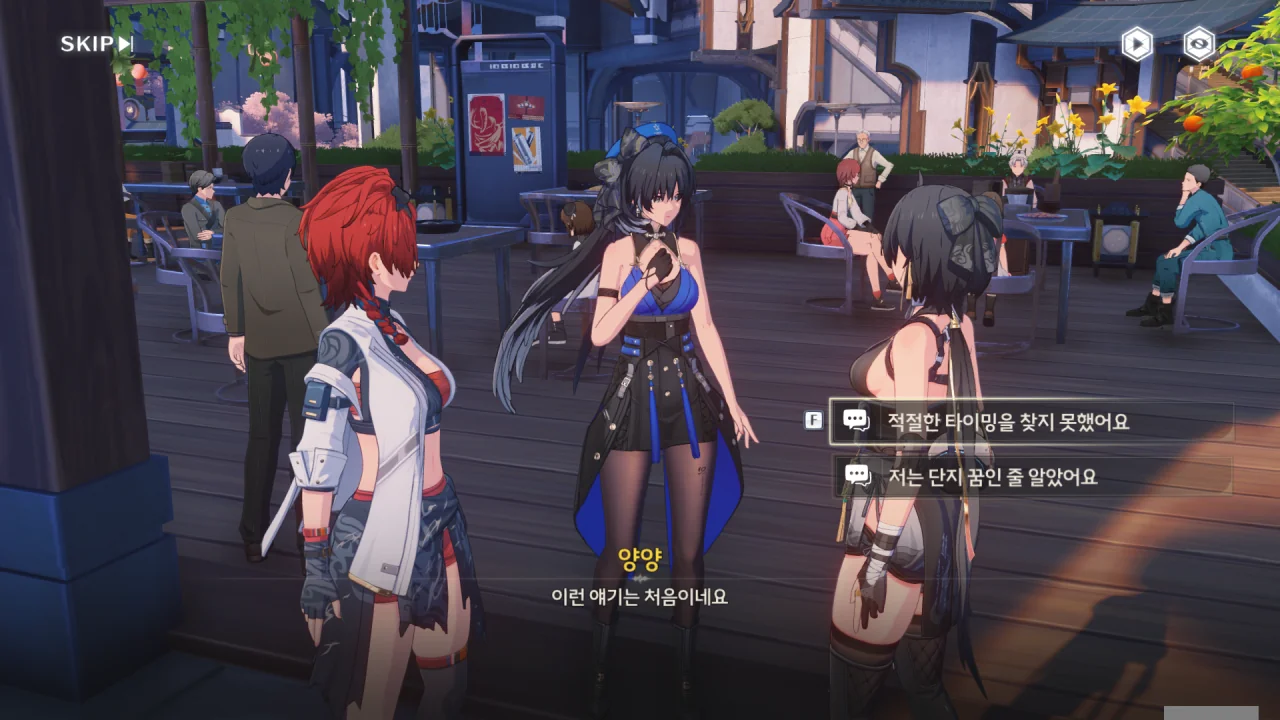Toggle dialogue auto-play

[x=1137, y=44]
